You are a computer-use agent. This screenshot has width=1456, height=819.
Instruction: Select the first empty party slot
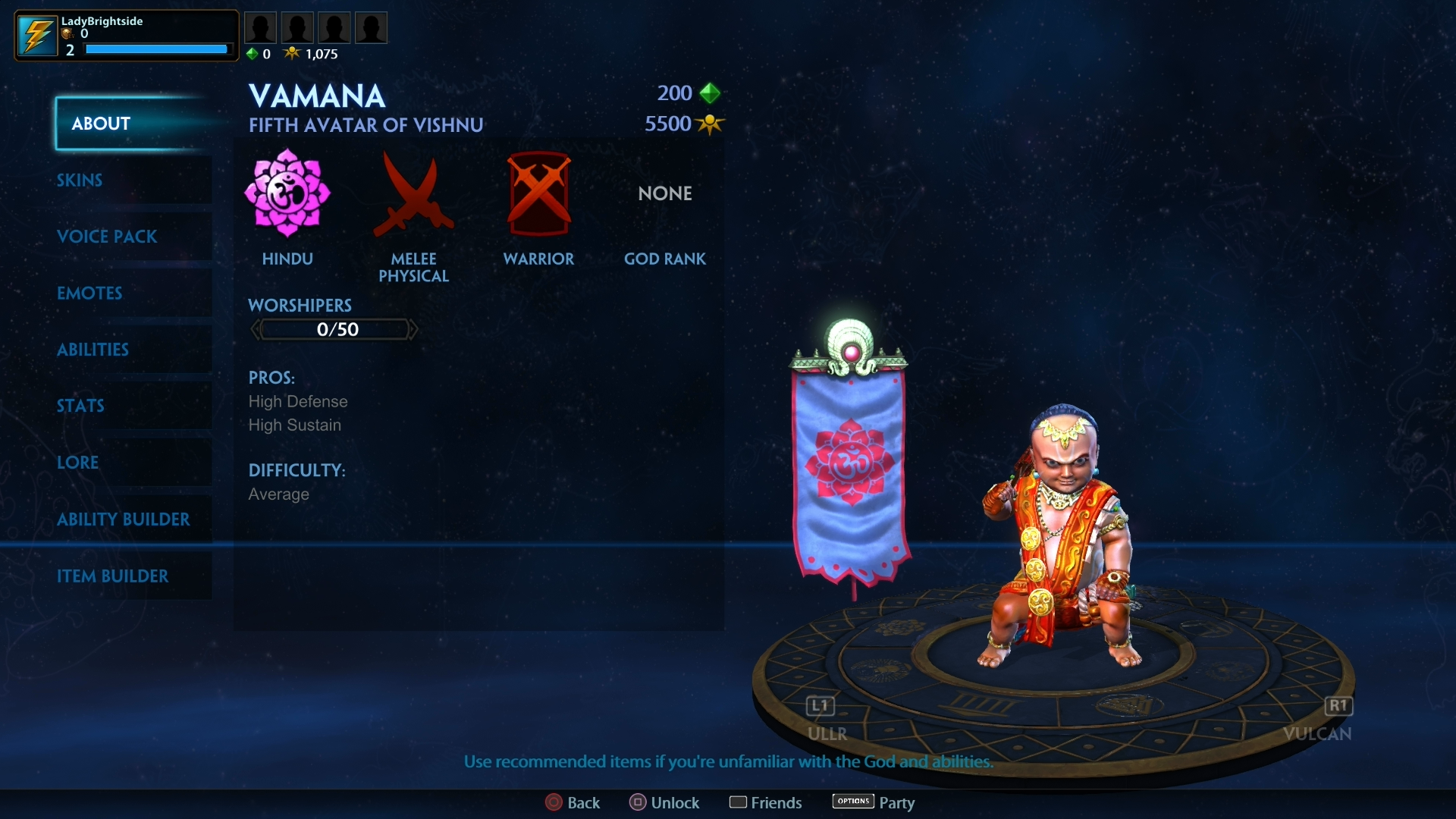[x=261, y=27]
